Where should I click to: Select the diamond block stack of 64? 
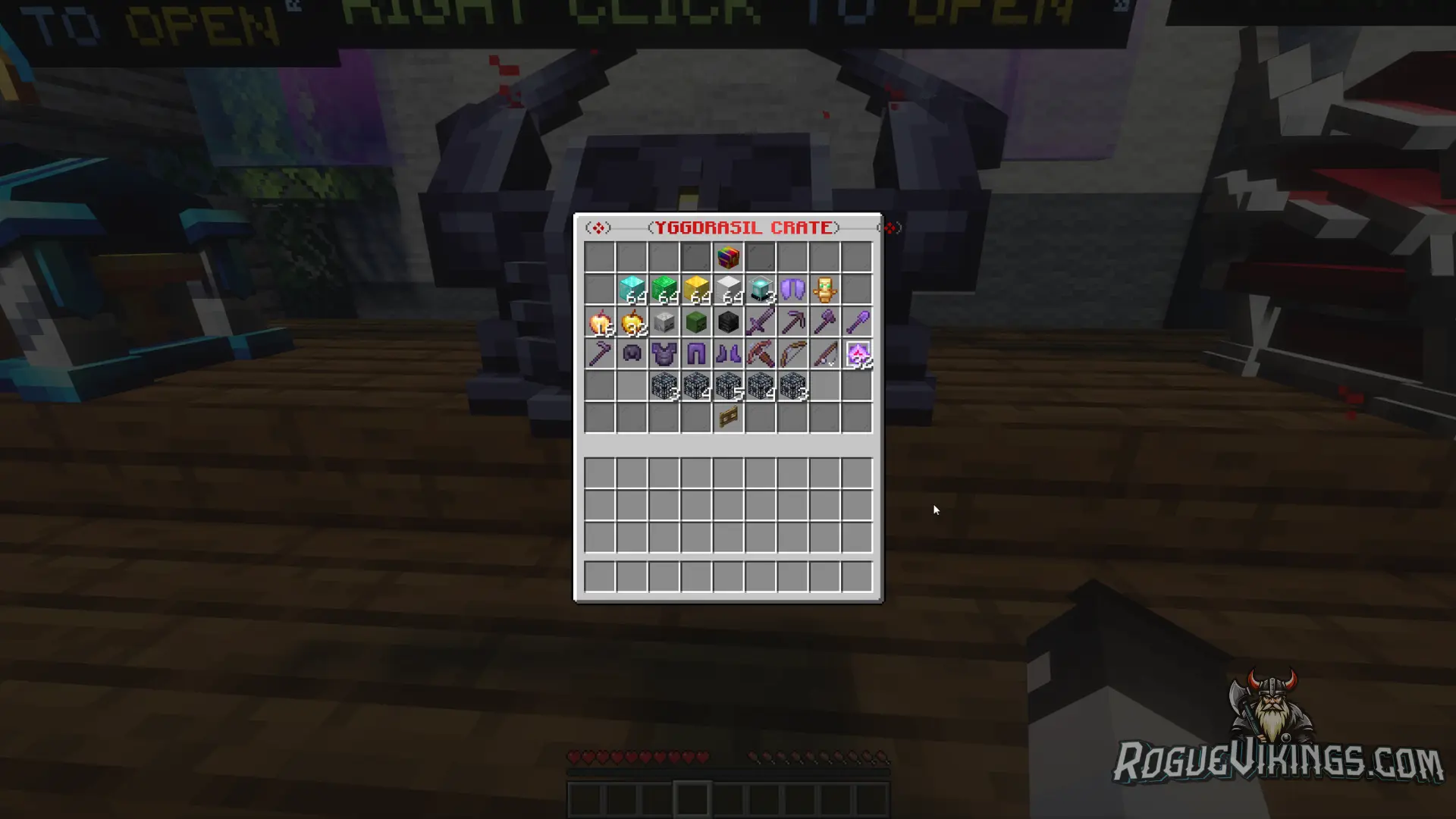pyautogui.click(x=631, y=288)
